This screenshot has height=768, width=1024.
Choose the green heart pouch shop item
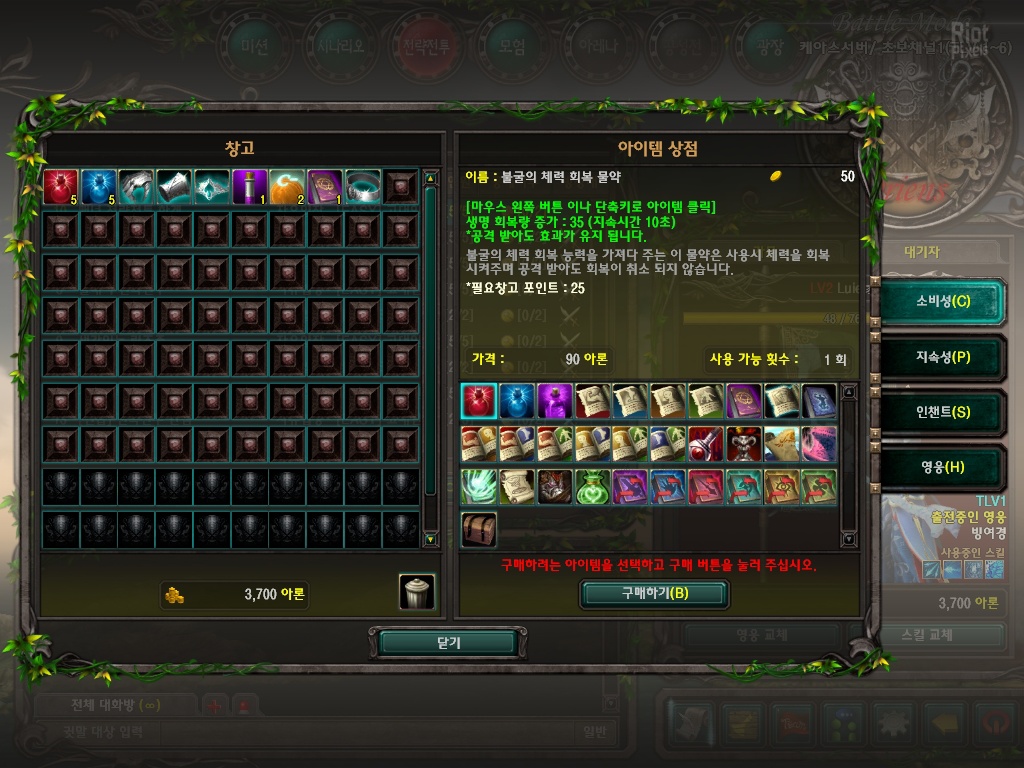point(593,487)
